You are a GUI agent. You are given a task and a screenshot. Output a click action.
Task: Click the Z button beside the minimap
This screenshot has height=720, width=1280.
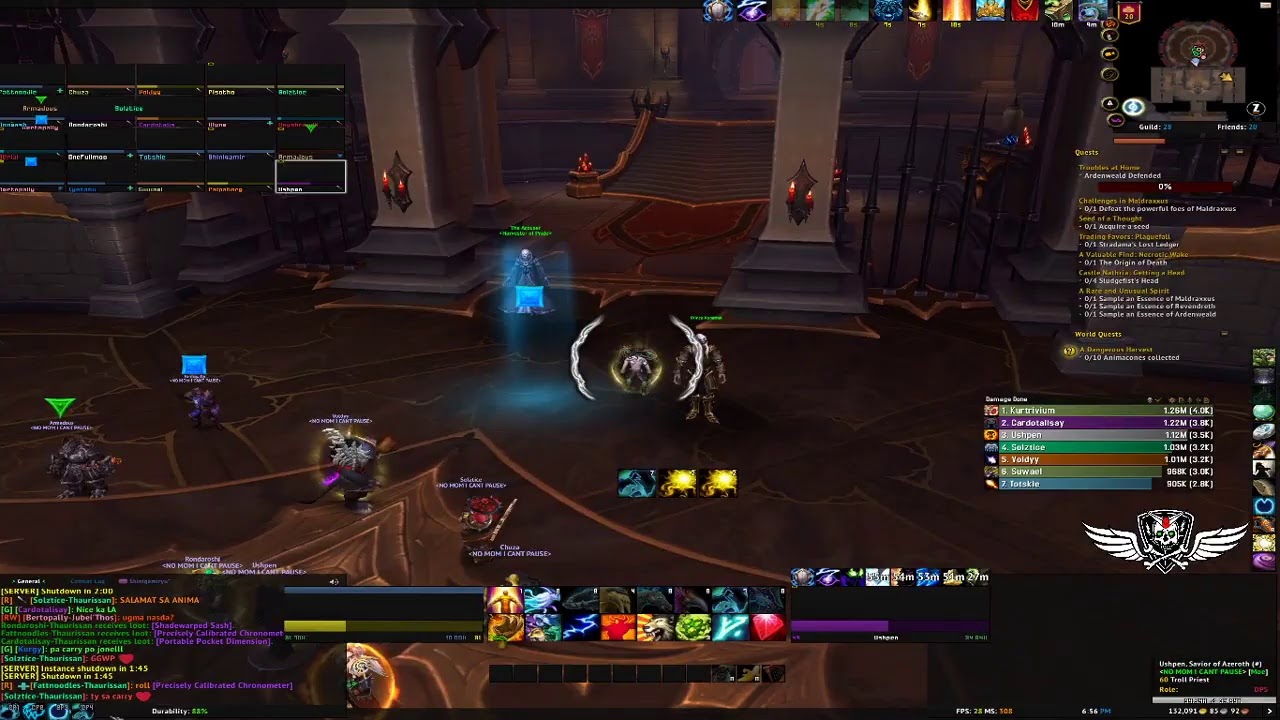pos(1255,108)
